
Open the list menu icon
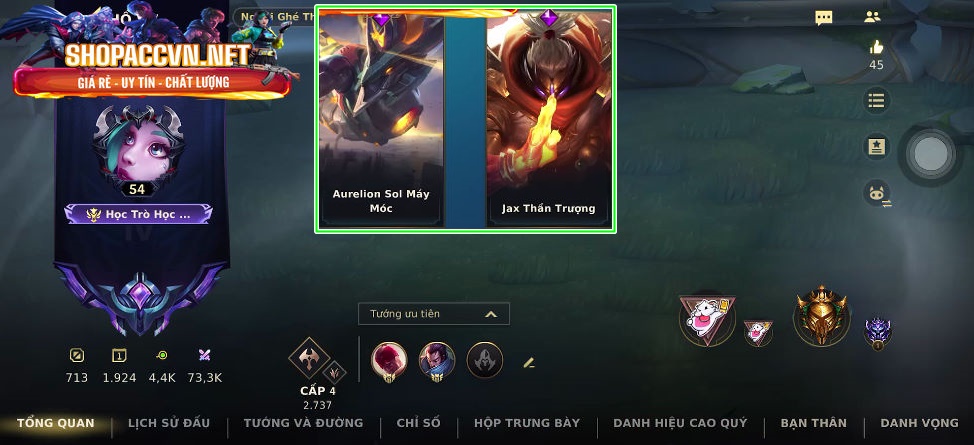[876, 100]
